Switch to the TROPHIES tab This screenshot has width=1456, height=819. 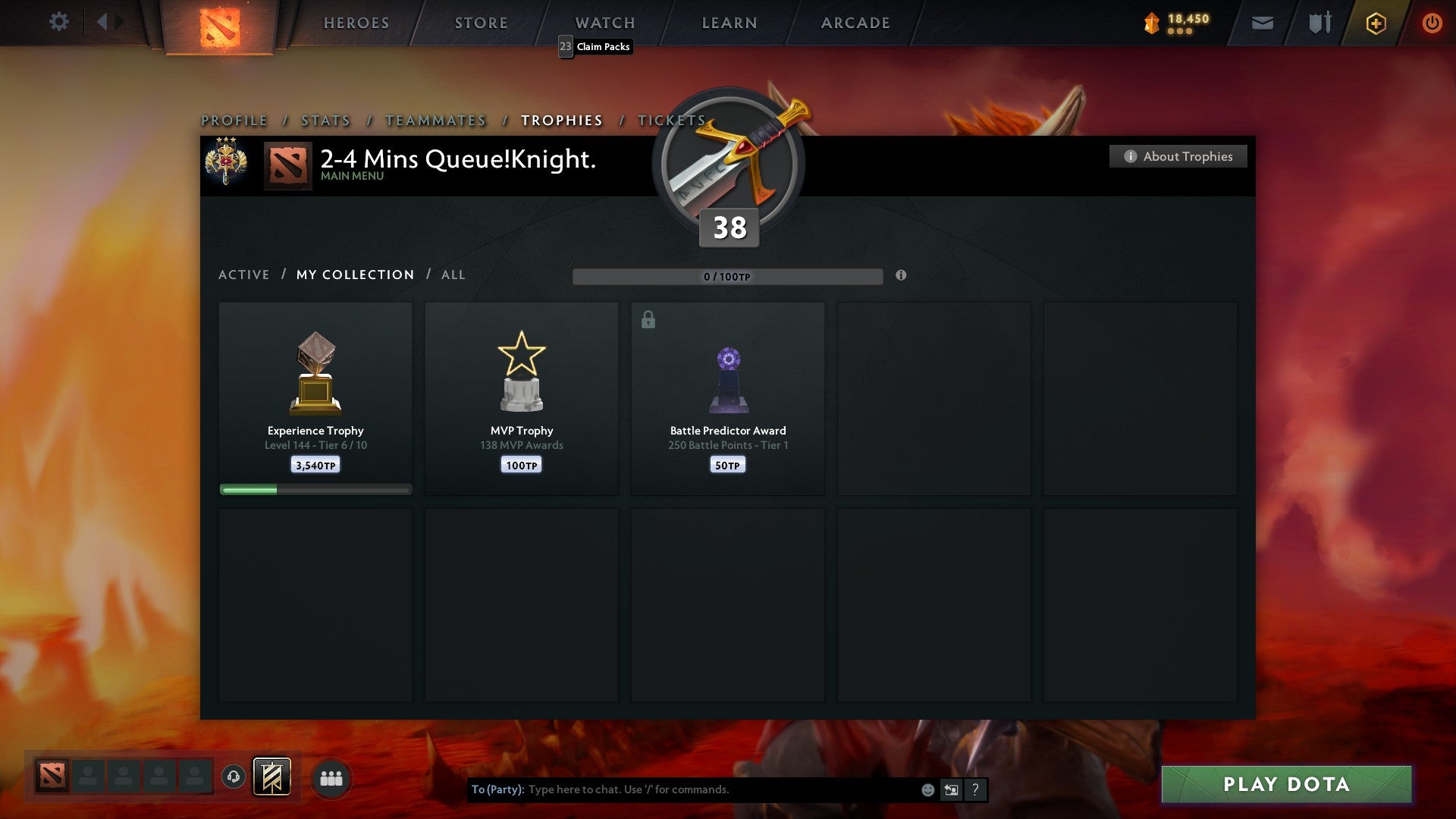click(561, 120)
